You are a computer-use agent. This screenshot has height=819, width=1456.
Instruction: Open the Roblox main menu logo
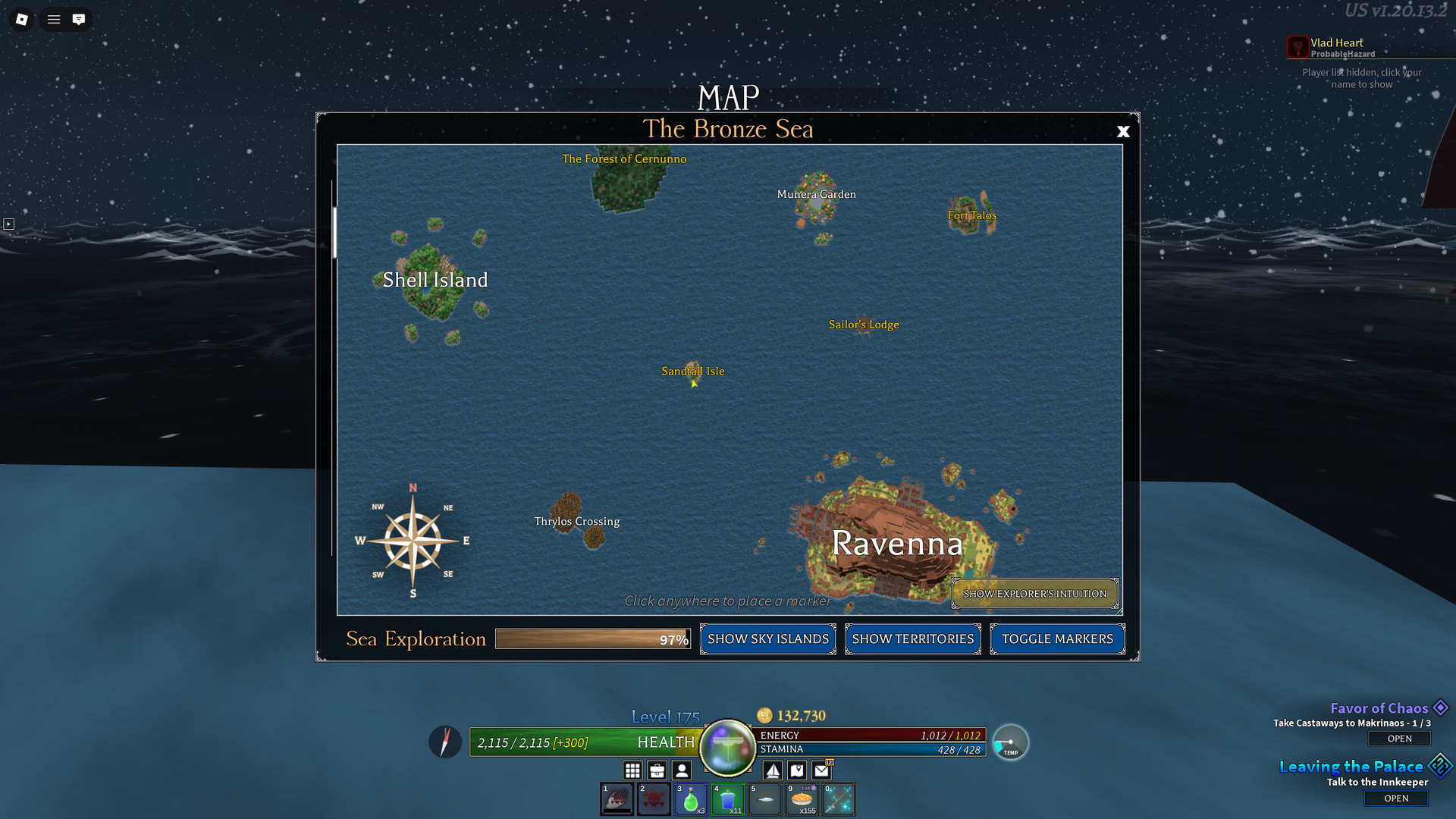[x=22, y=19]
